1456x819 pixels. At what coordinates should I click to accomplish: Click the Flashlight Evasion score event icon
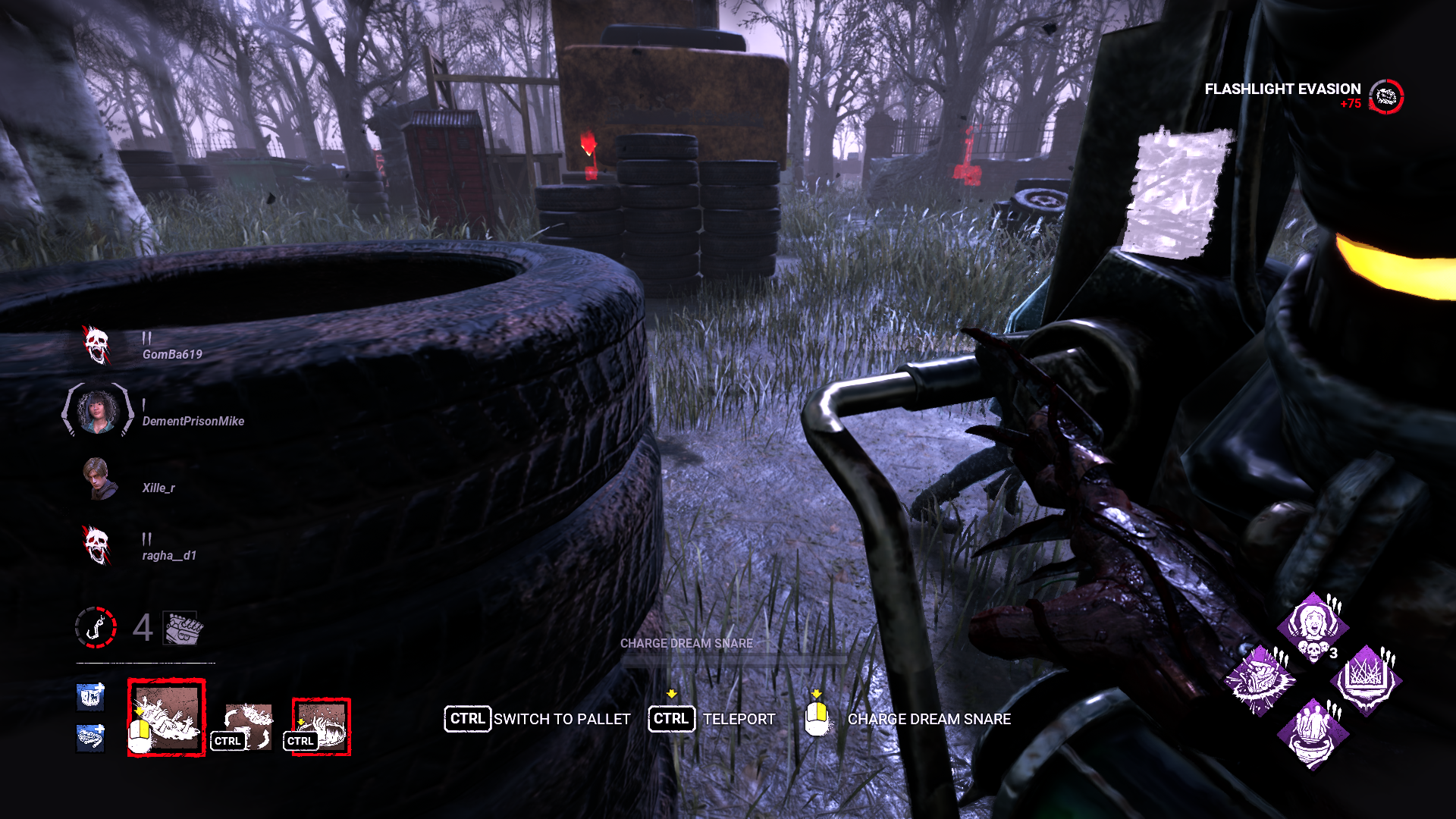pyautogui.click(x=1385, y=96)
